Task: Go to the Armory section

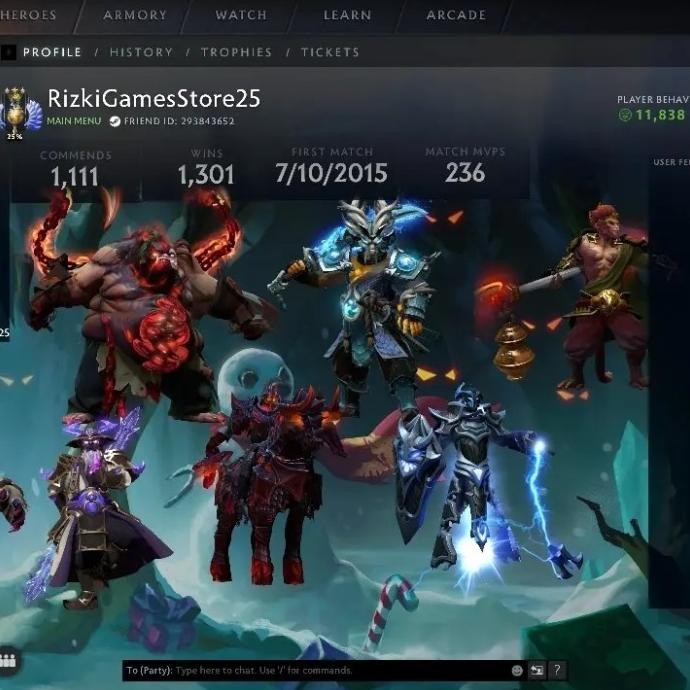Action: point(134,15)
